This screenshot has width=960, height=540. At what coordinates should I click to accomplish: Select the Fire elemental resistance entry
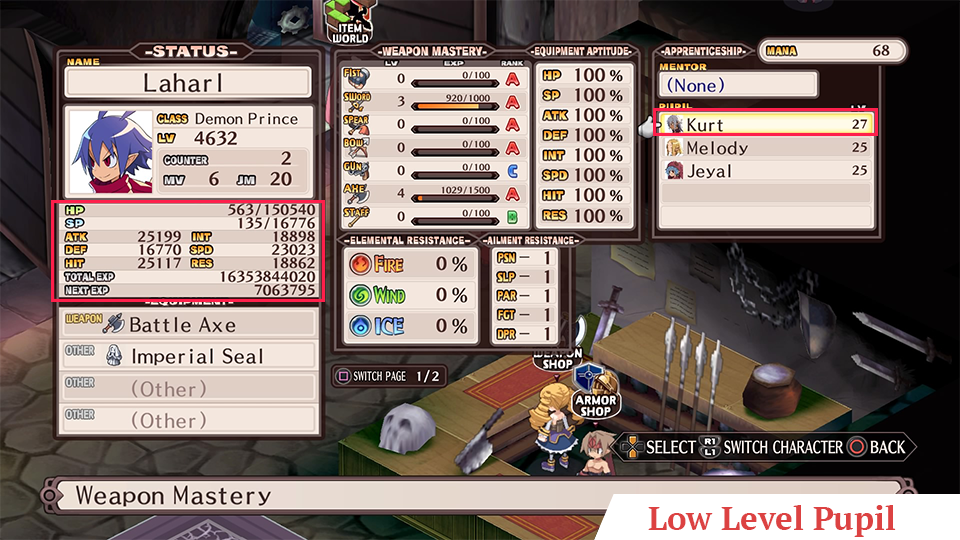(x=408, y=264)
